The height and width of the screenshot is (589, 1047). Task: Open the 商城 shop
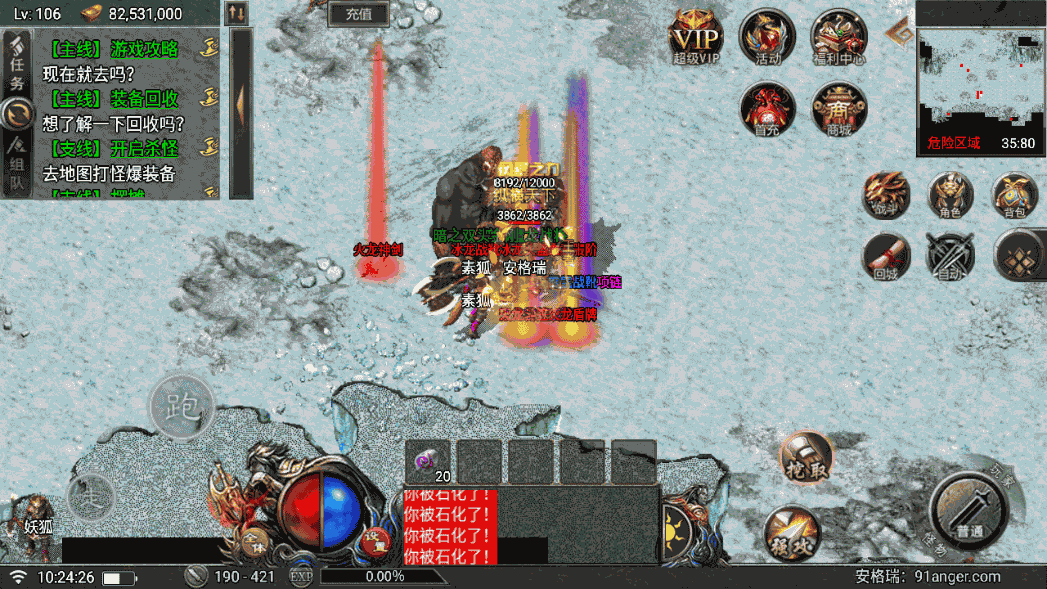point(838,108)
